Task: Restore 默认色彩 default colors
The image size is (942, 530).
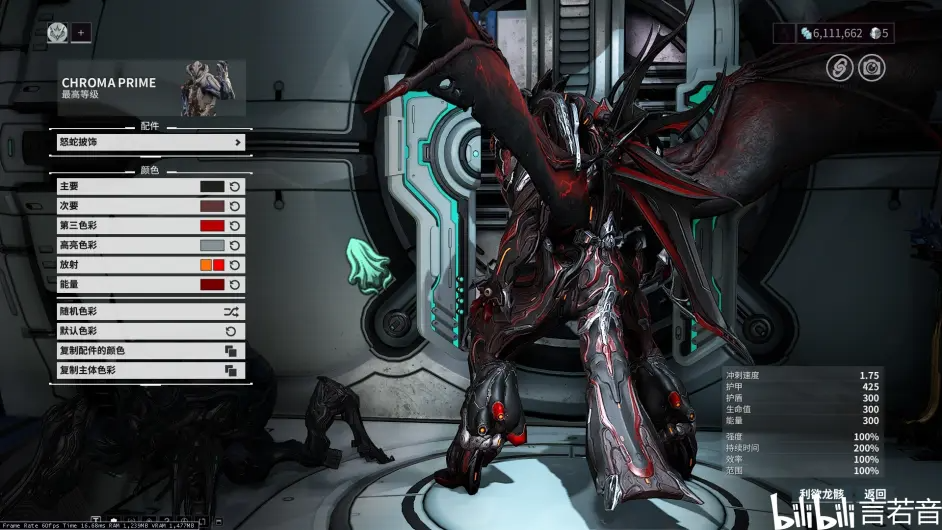Action: tap(150, 331)
